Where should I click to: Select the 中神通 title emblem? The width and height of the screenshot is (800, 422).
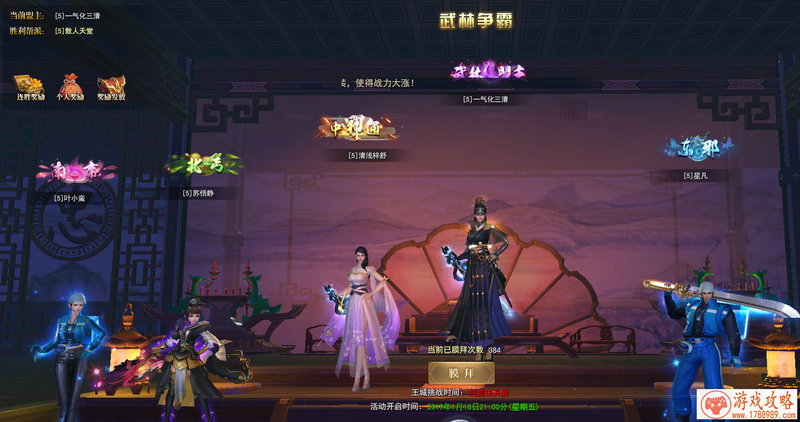[358, 129]
